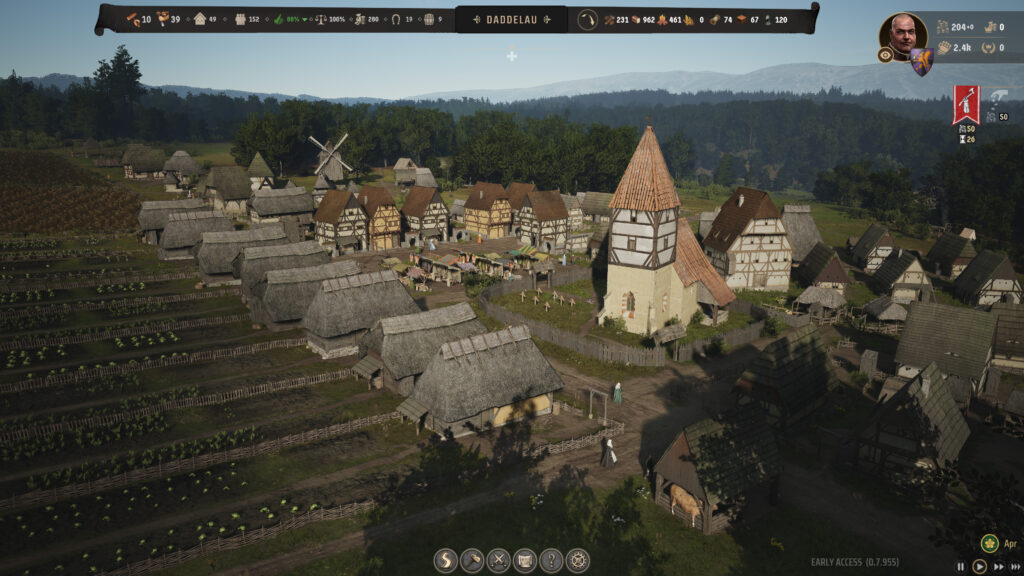Open the question mark help menu

551,561
